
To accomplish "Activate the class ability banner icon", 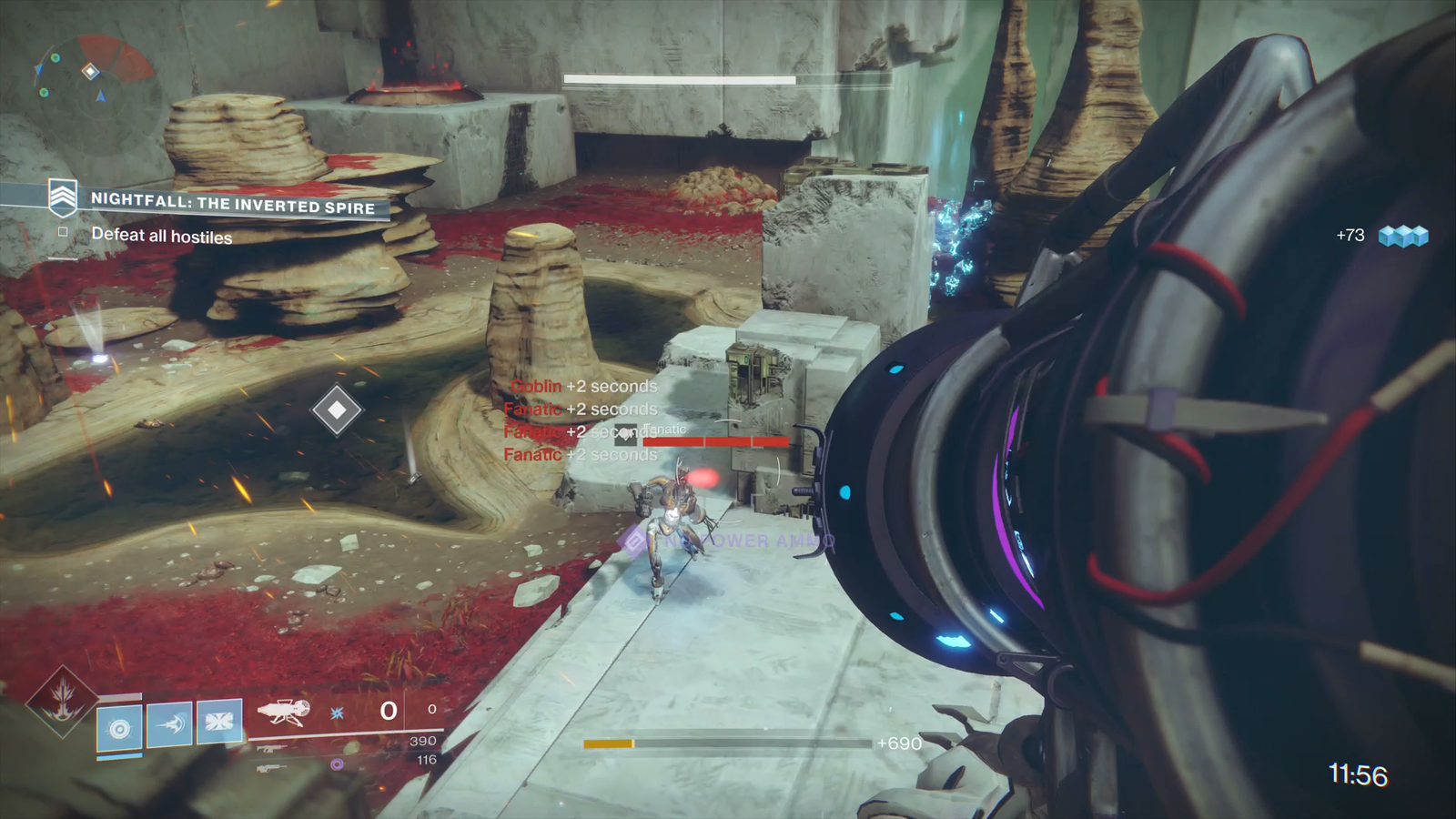I will (x=219, y=722).
